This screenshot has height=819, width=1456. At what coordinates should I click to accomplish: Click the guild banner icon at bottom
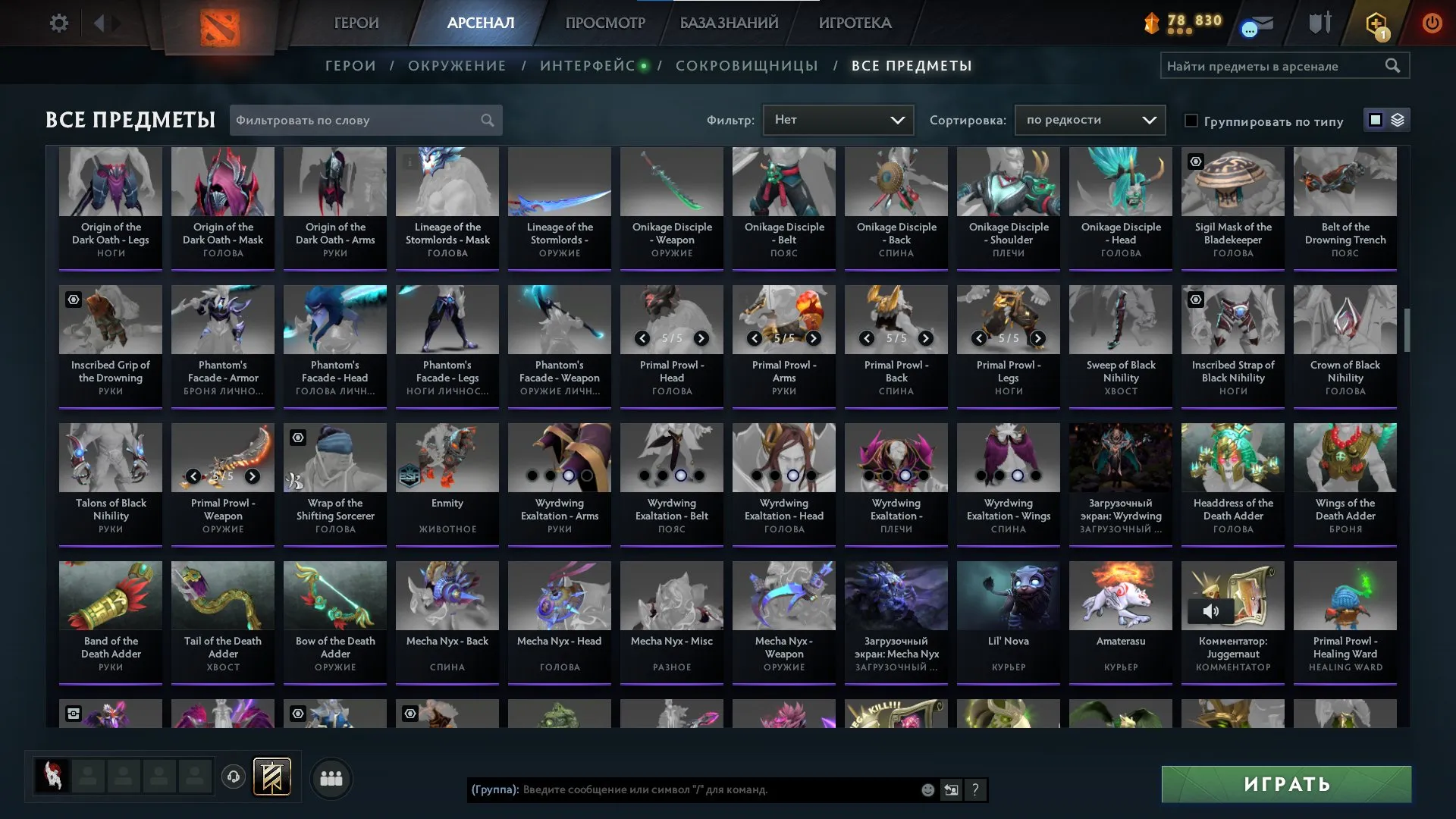(272, 776)
